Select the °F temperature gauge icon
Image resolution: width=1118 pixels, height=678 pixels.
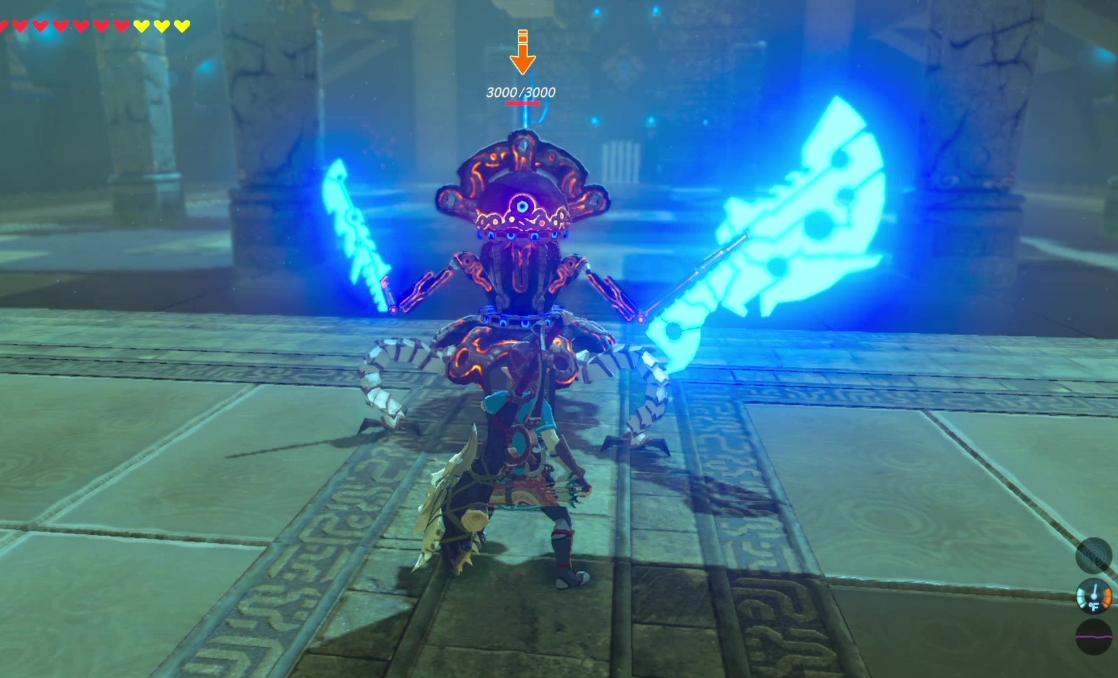(x=1094, y=596)
